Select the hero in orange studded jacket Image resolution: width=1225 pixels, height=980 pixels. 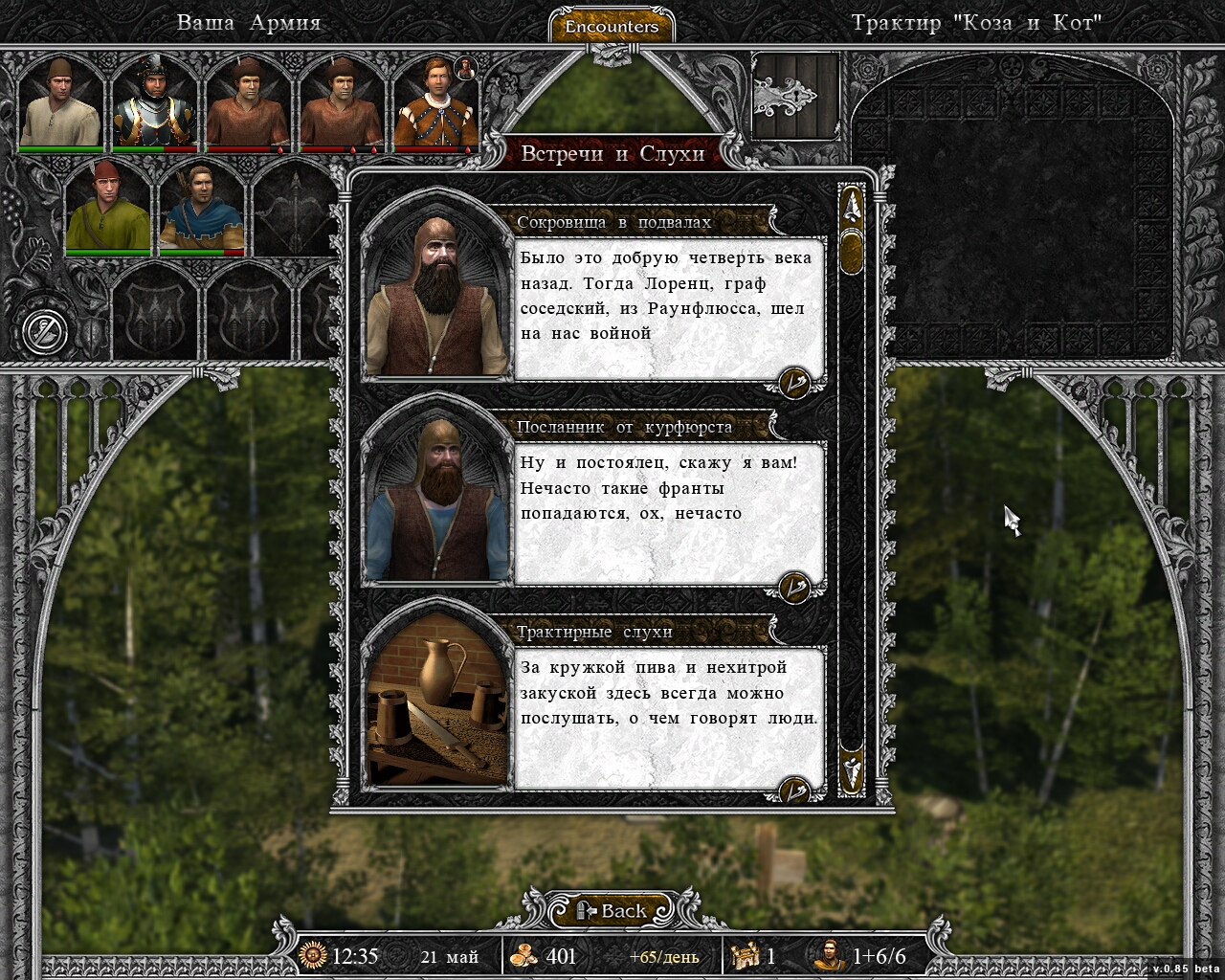(435, 101)
